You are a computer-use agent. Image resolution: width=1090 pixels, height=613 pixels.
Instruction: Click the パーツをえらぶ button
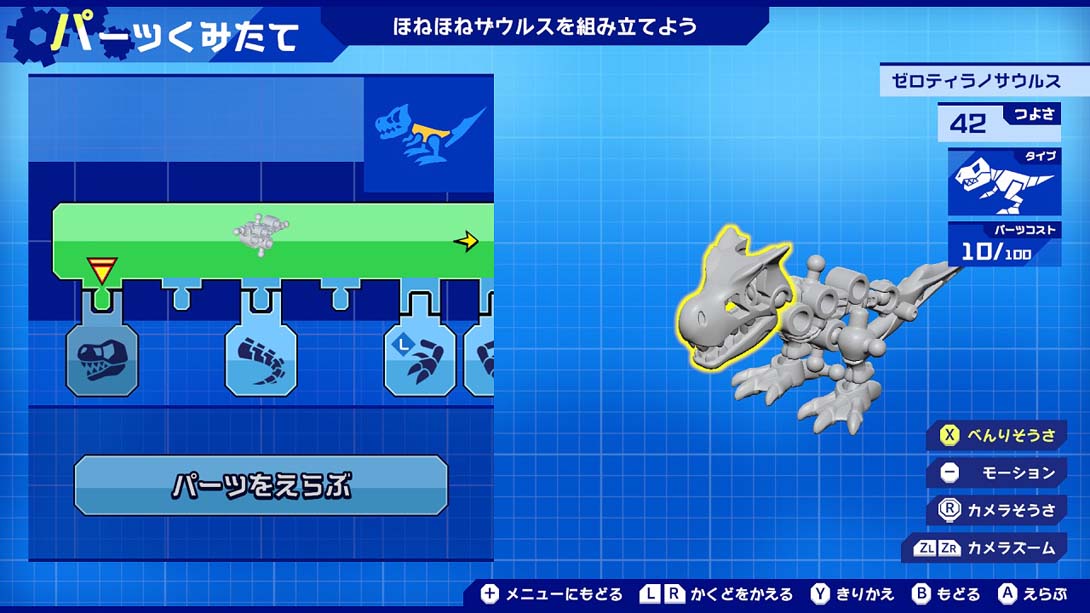click(261, 486)
